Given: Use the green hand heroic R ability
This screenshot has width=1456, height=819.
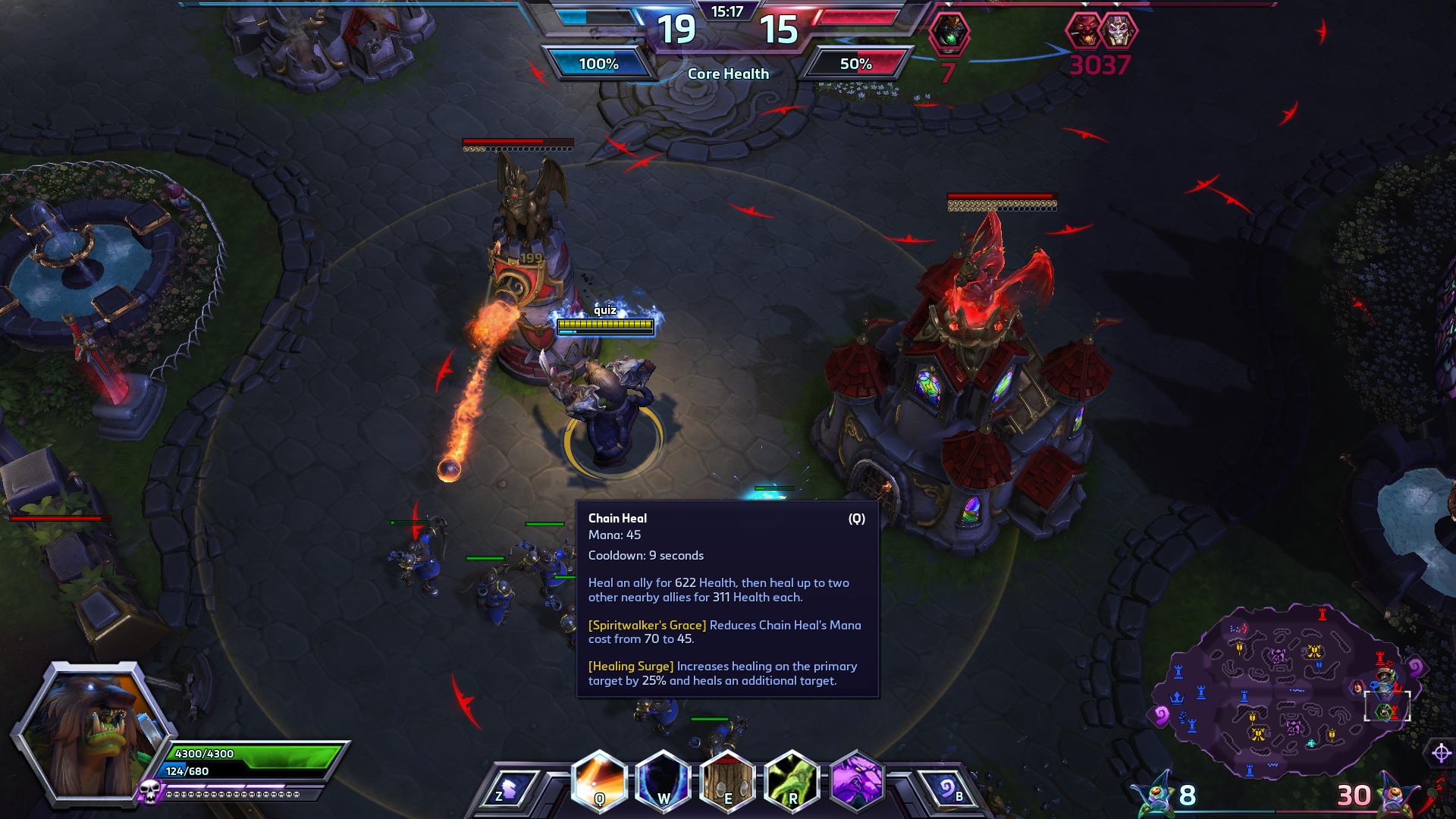Looking at the screenshot, I should coord(792,780).
